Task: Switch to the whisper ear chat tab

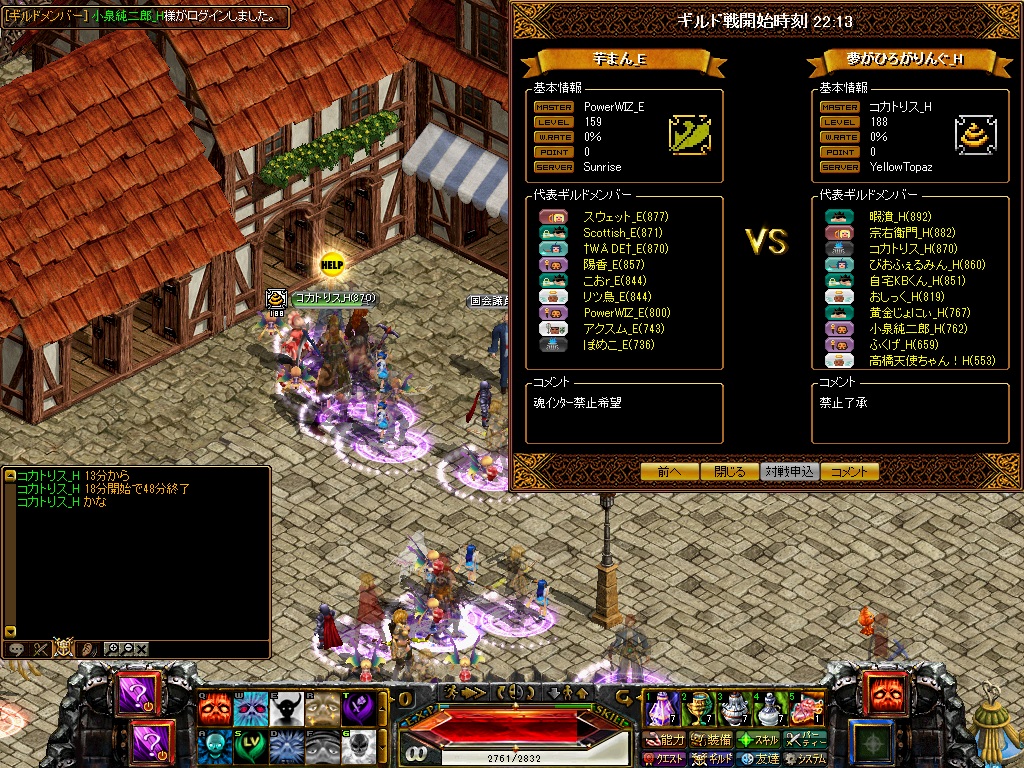Action: click(x=88, y=648)
